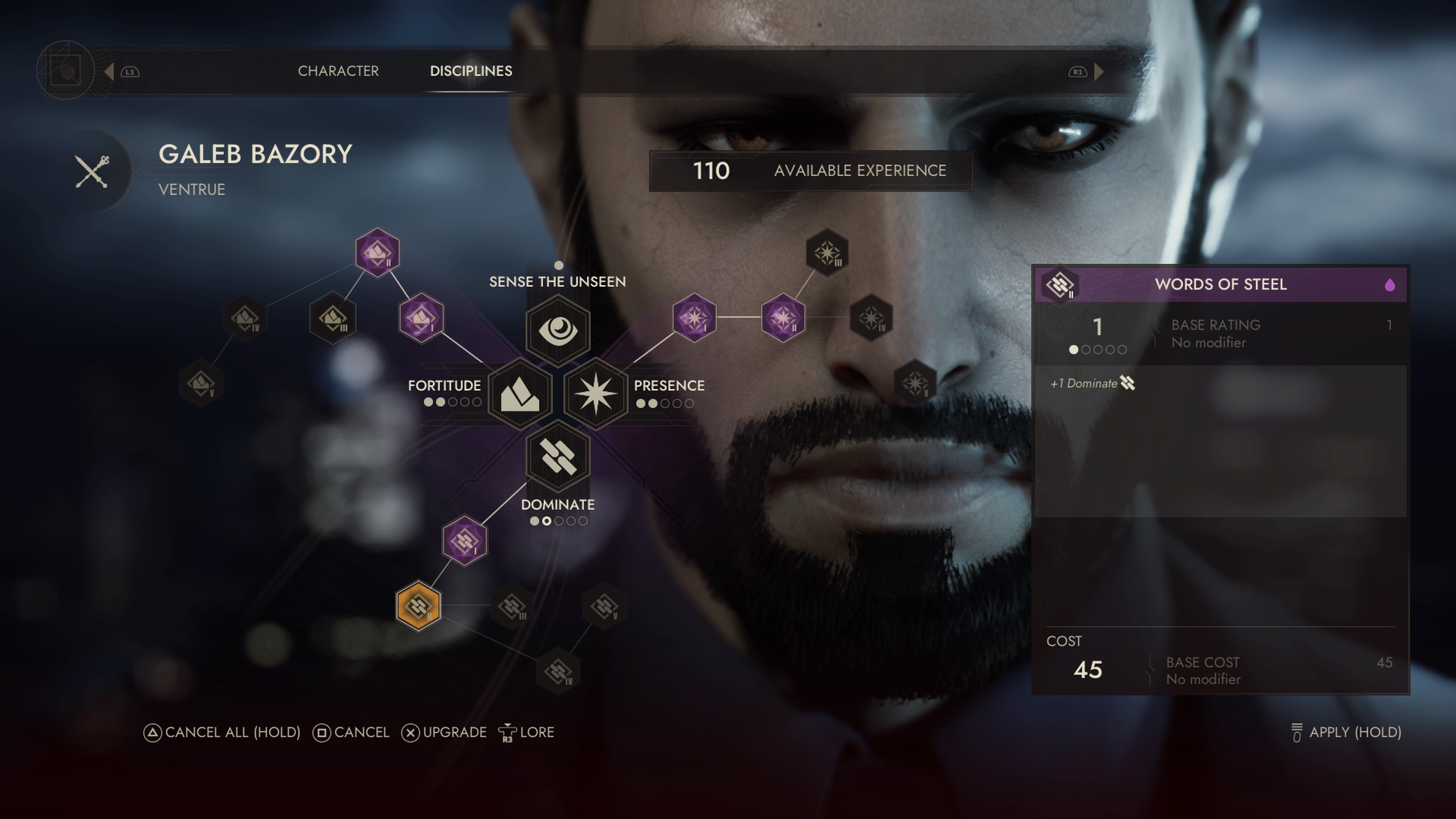
Task: Select the locked Dominate tier V node
Action: coord(604,607)
